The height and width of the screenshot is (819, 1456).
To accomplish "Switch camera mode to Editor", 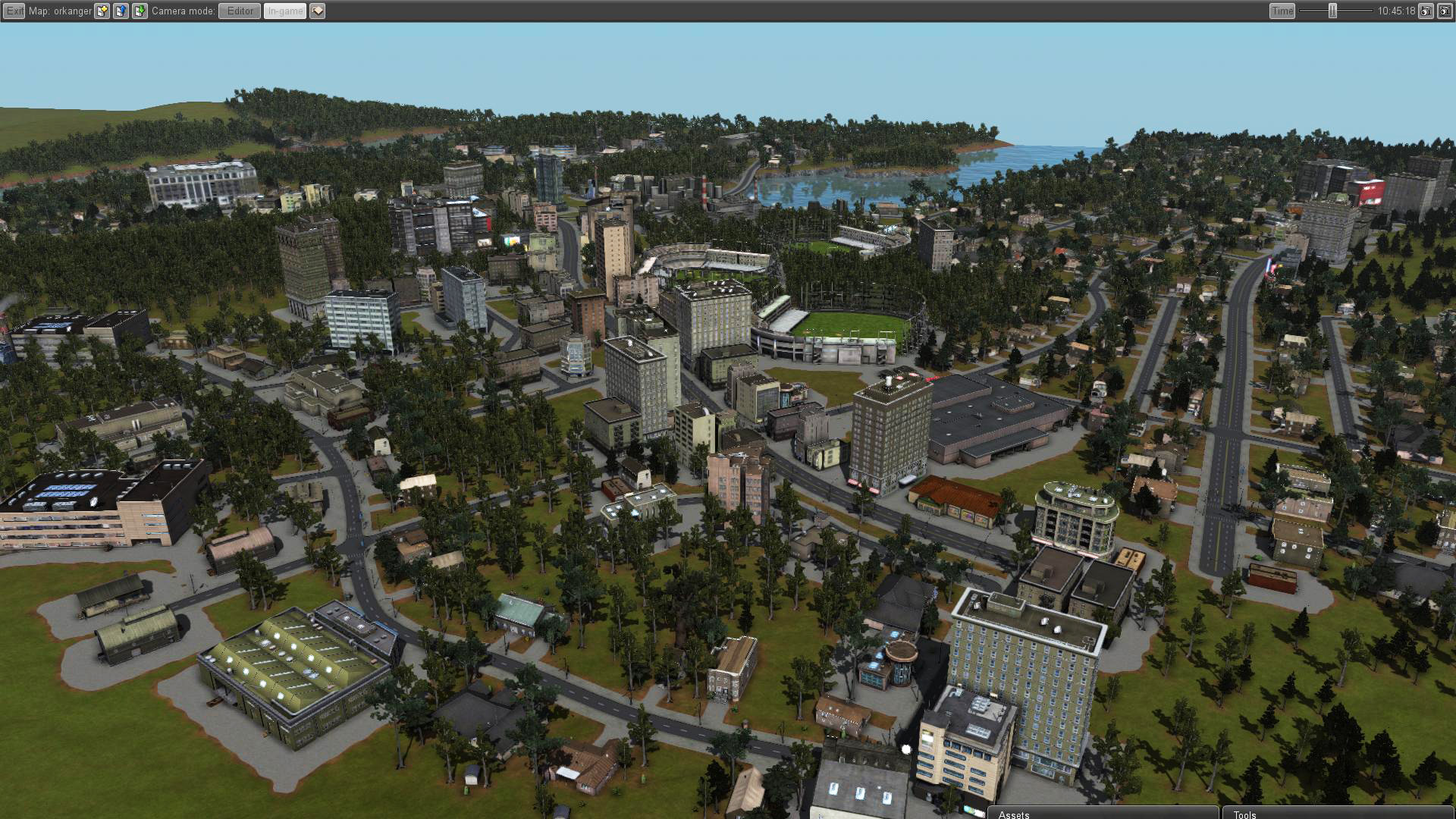I will coord(240,11).
